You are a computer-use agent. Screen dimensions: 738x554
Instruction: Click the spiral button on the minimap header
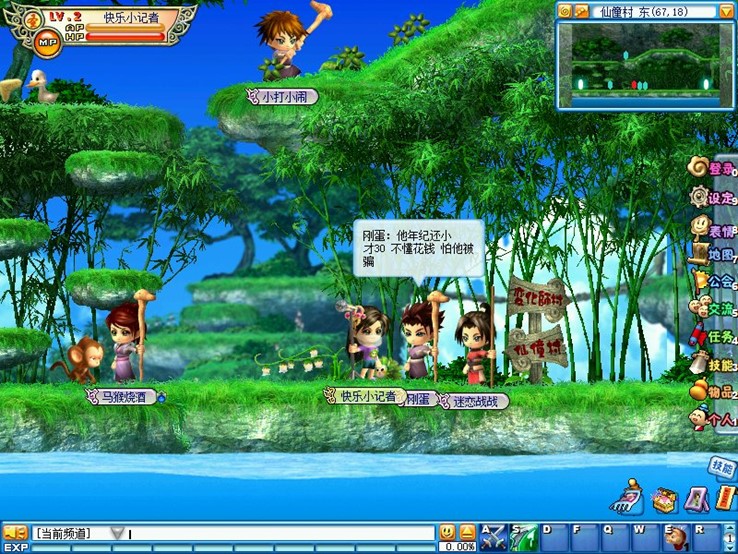(x=565, y=11)
